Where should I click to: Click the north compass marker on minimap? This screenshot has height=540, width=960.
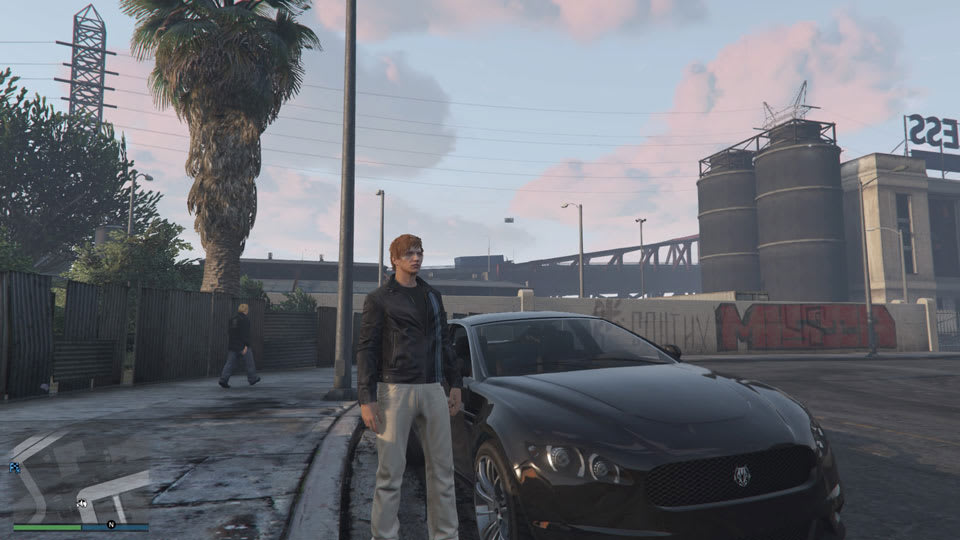tap(112, 524)
